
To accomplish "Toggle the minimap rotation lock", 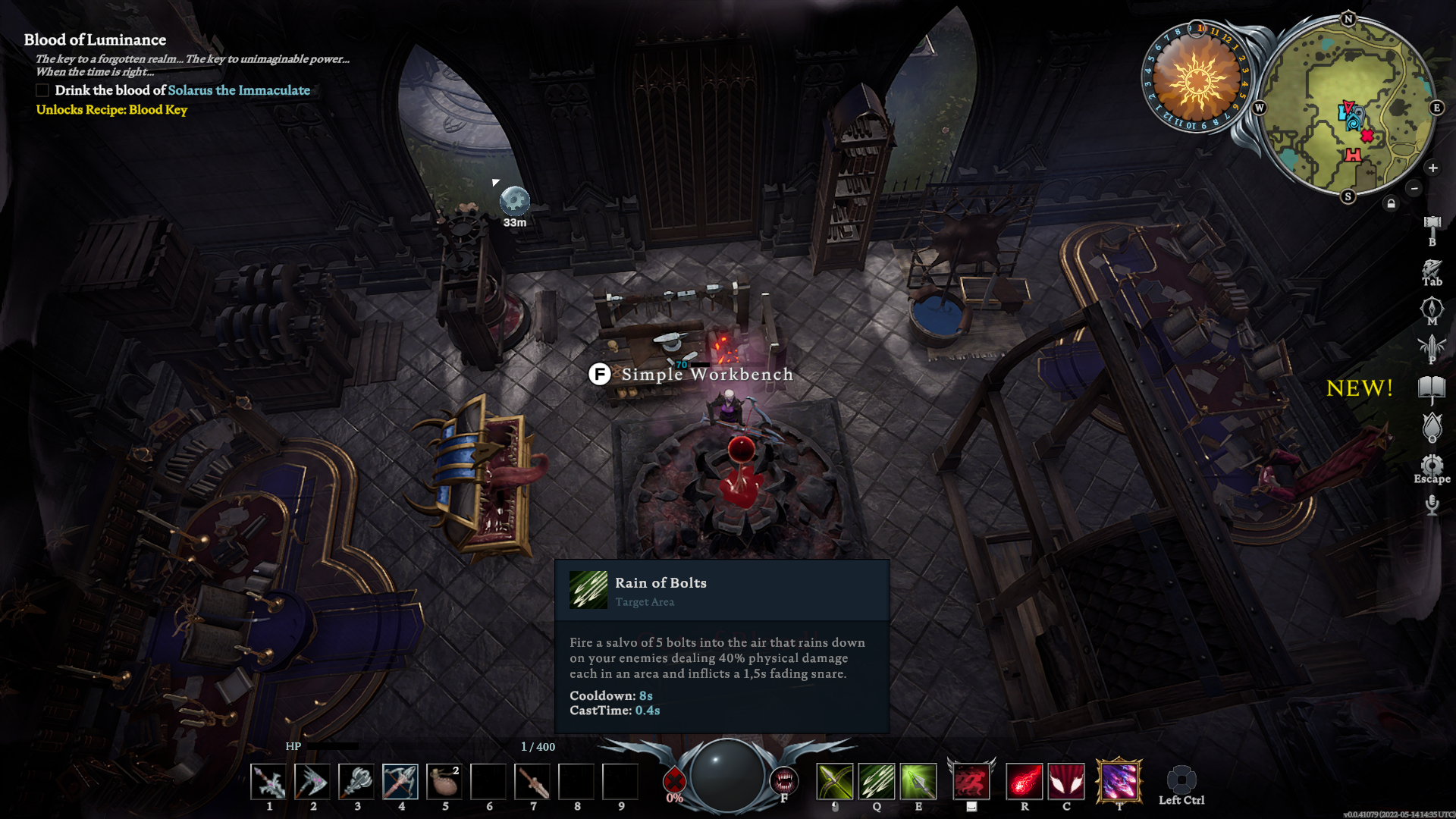I will pyautogui.click(x=1391, y=203).
